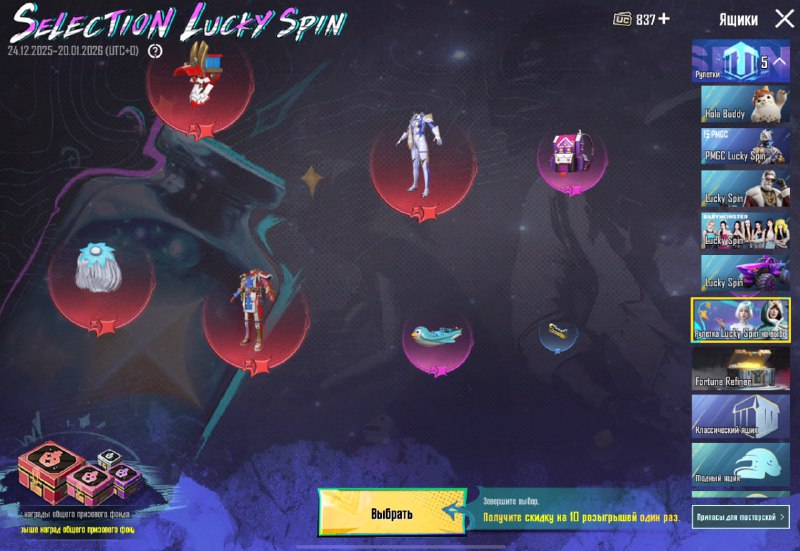This screenshot has height=551, width=800.
Task: Open the BABYMONSTER Lucky Spin
Action: point(741,230)
